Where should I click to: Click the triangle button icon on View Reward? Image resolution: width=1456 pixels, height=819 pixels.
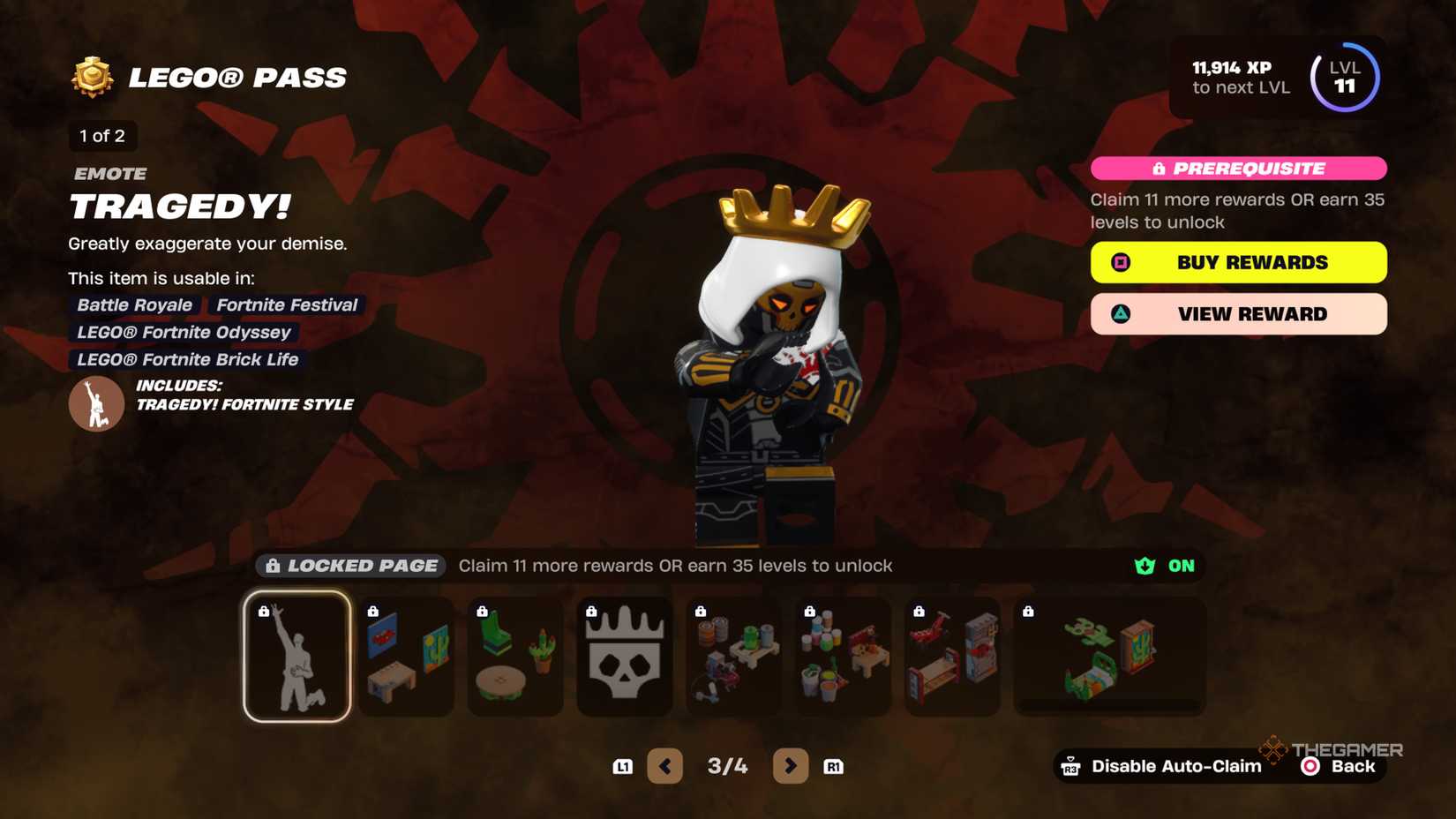click(x=1121, y=313)
